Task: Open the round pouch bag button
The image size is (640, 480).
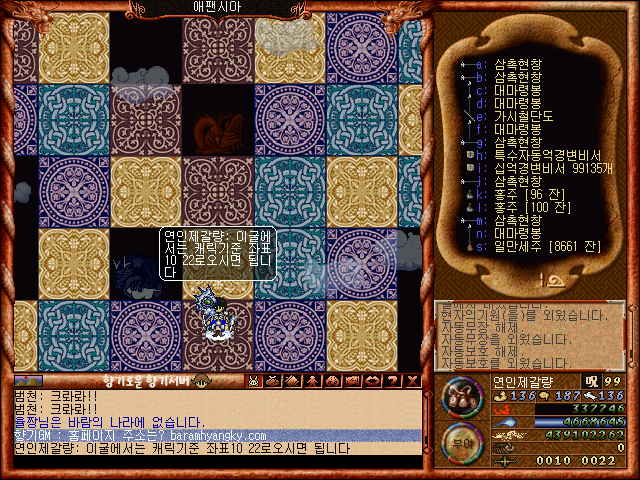Action: (x=463, y=398)
